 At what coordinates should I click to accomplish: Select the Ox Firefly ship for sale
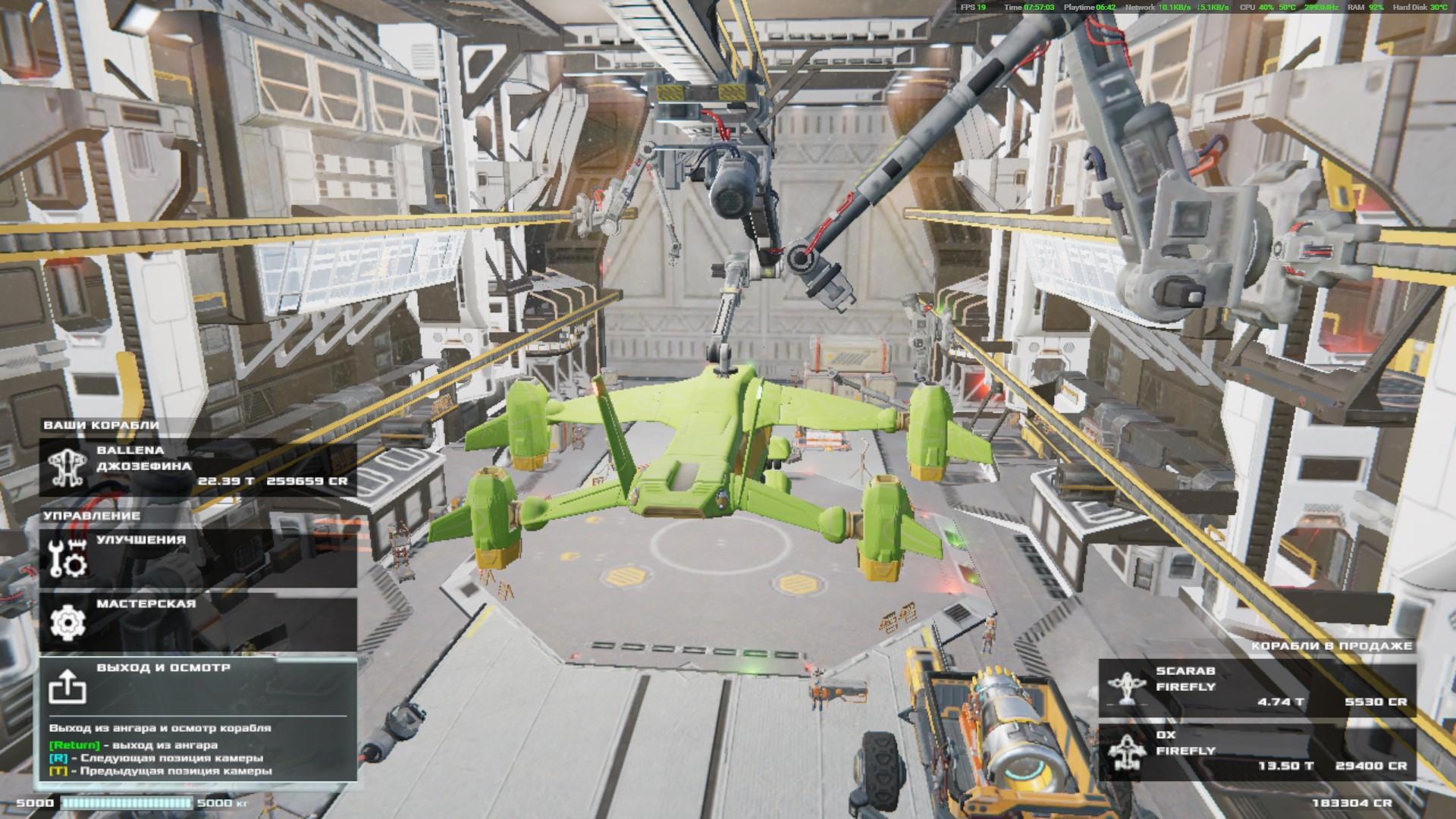coord(1257,752)
